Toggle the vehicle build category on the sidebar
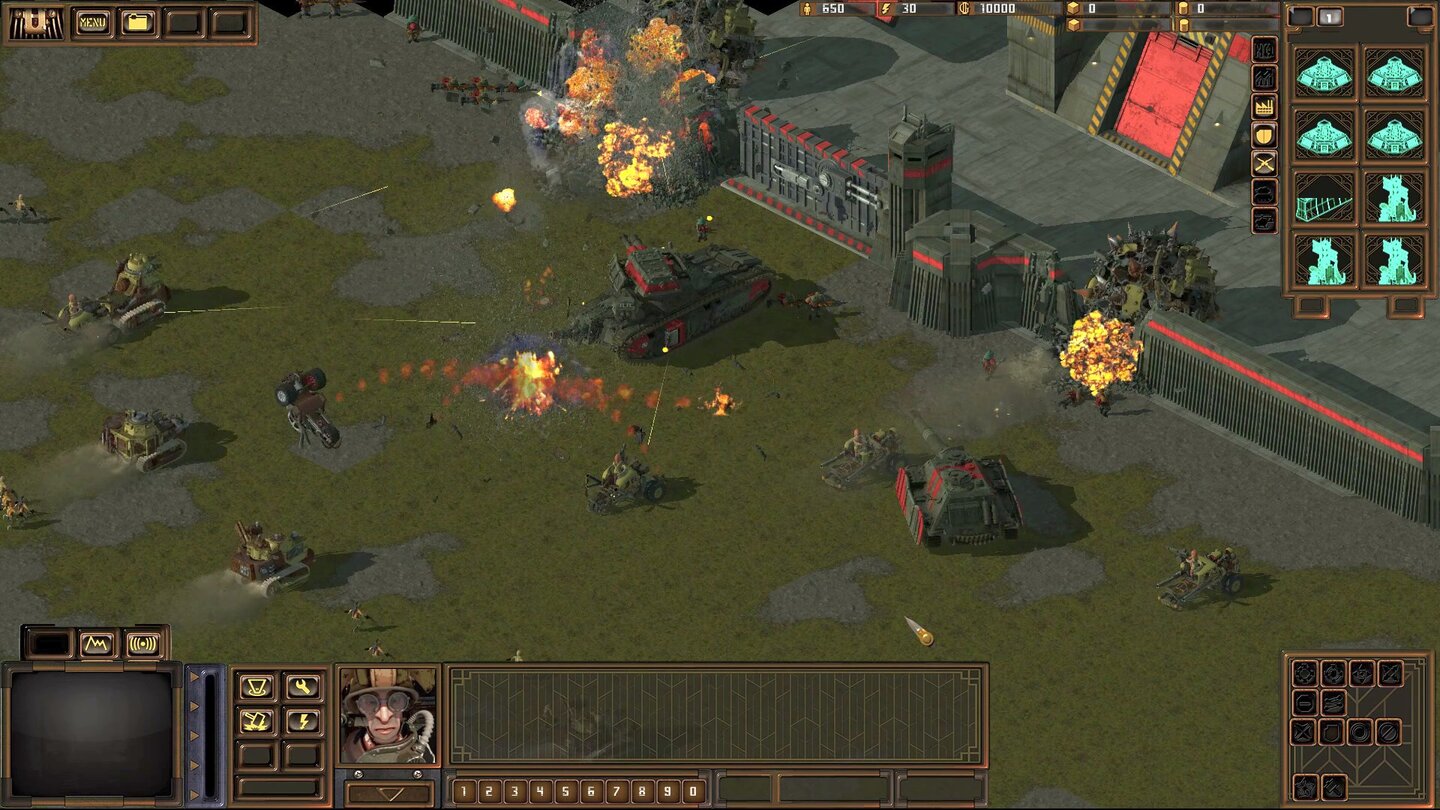 (1264, 190)
